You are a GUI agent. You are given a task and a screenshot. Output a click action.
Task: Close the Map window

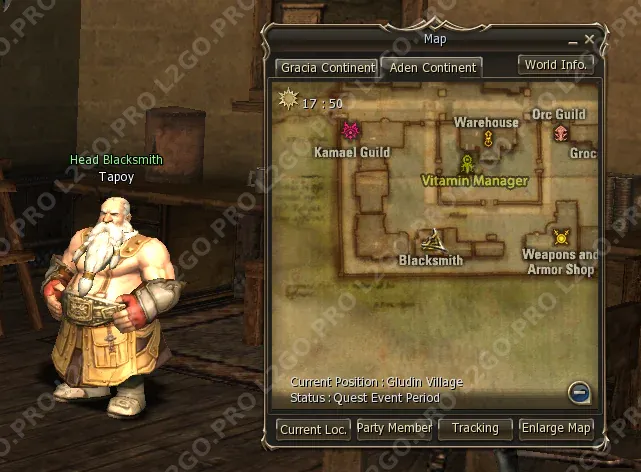(x=590, y=40)
